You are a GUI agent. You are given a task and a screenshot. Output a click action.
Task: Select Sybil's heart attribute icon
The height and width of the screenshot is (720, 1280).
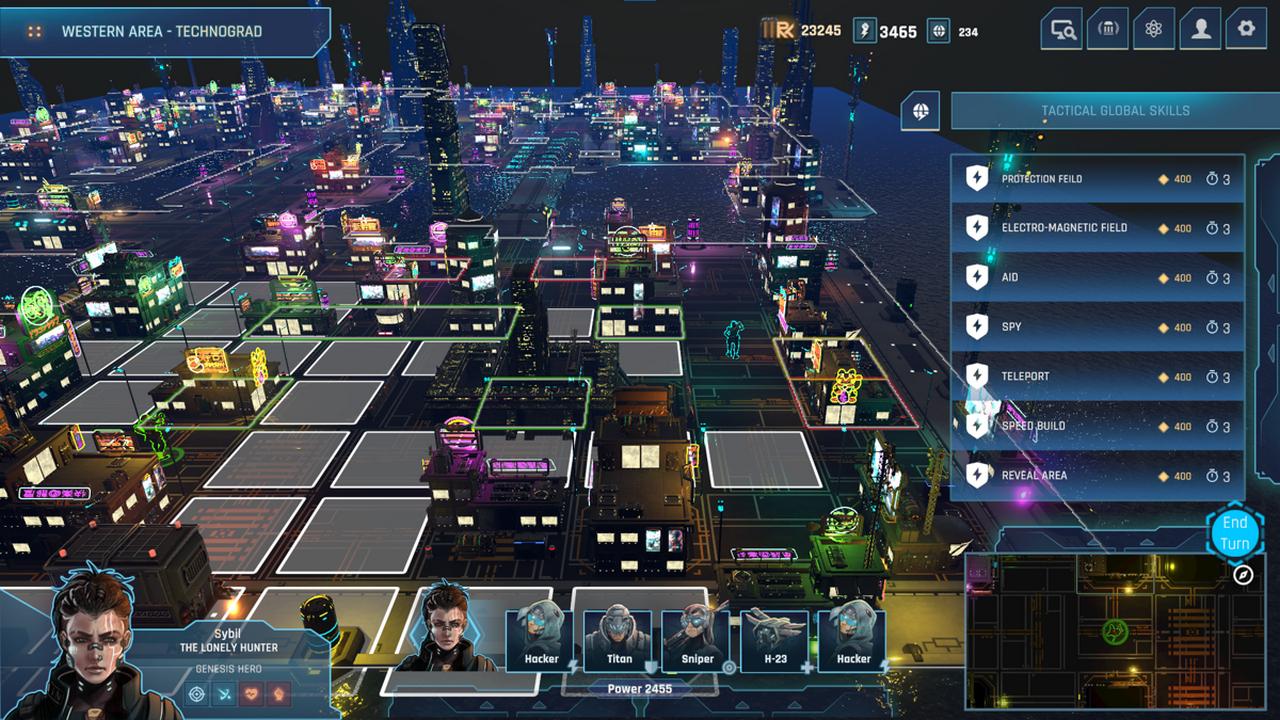click(250, 693)
